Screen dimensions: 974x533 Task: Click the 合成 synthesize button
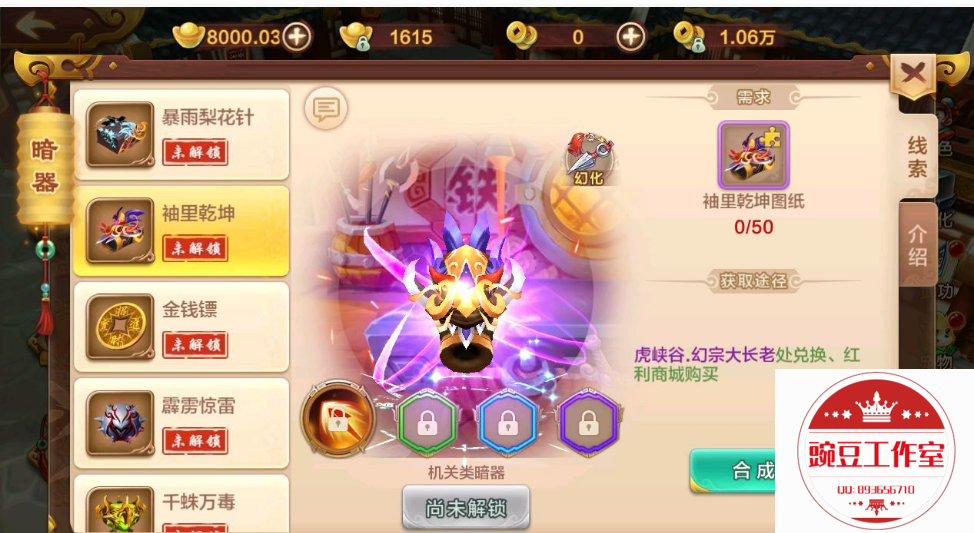(x=735, y=470)
